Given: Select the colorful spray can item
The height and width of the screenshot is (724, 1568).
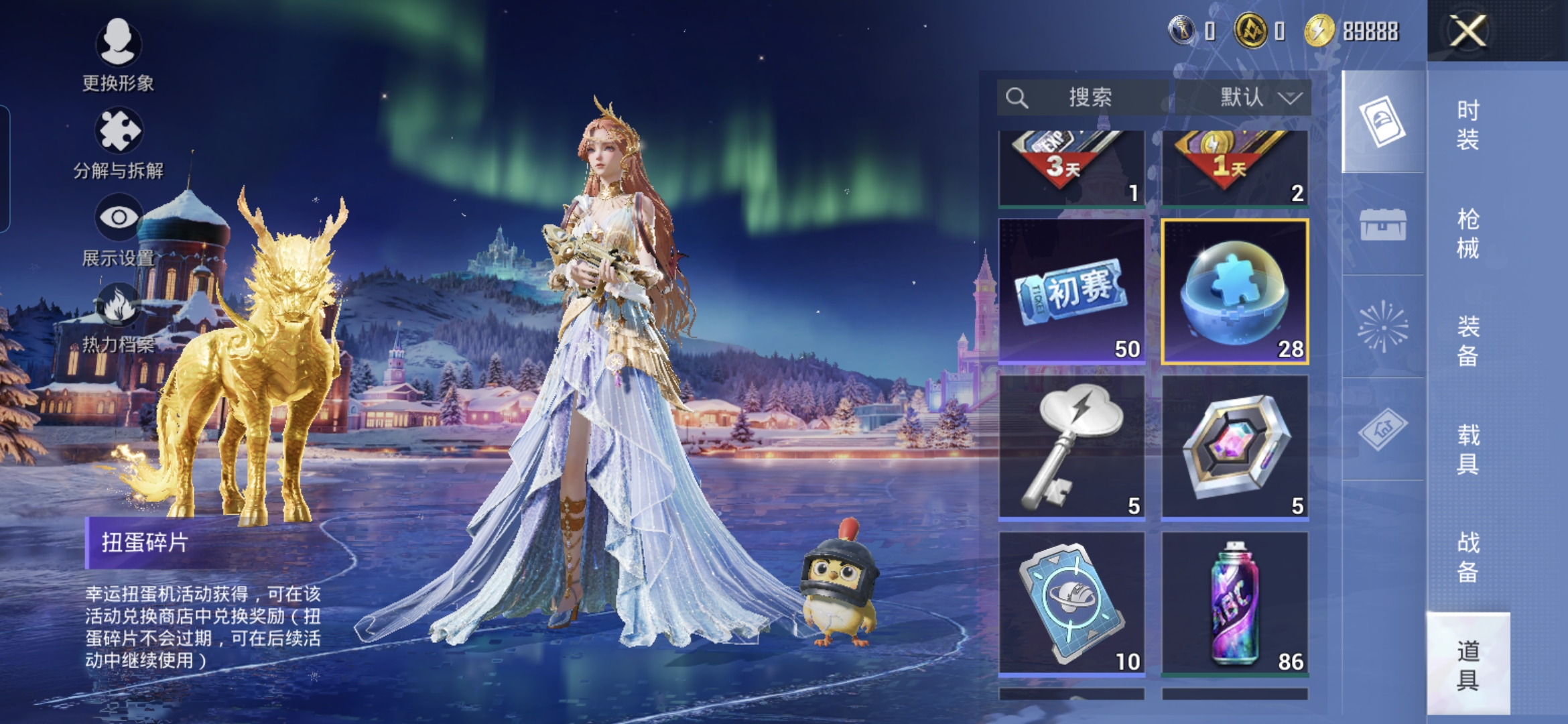Looking at the screenshot, I should pos(1234,603).
